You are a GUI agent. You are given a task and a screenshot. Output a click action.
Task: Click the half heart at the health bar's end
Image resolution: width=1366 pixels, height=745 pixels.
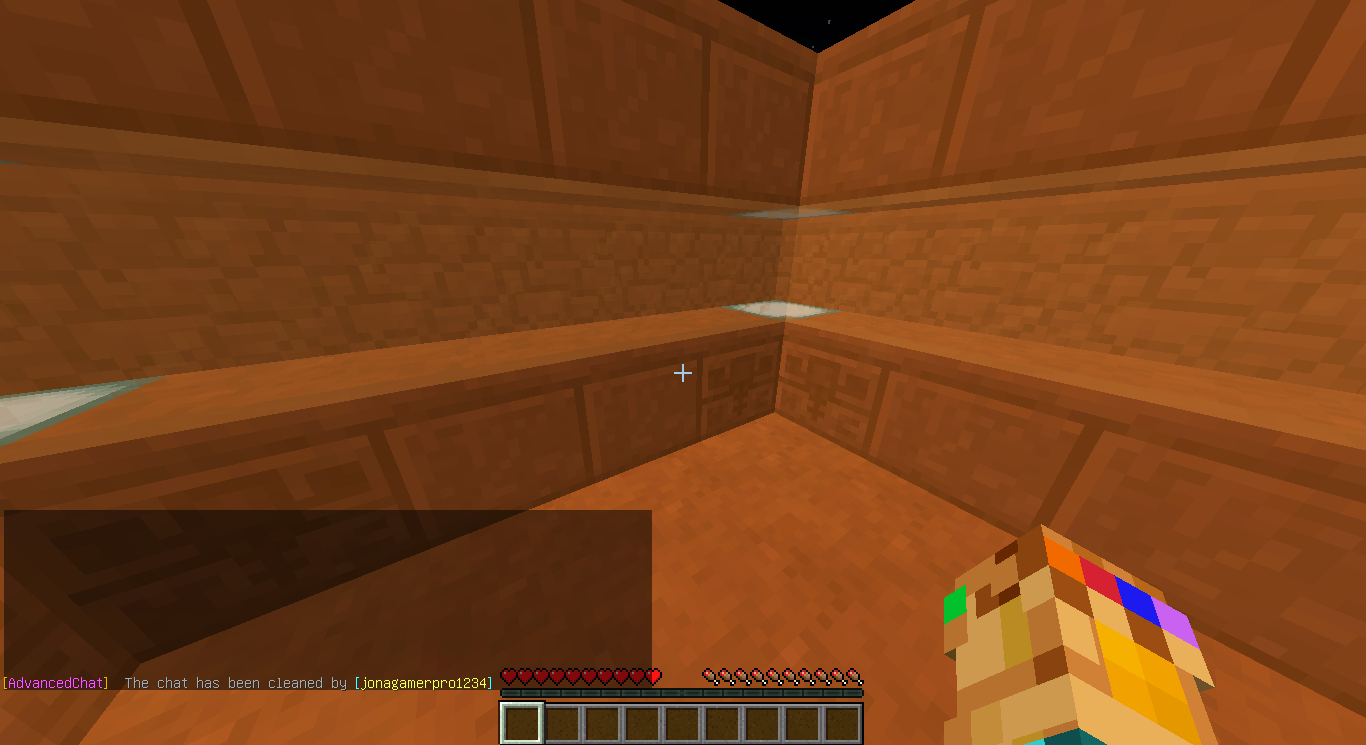(x=652, y=676)
